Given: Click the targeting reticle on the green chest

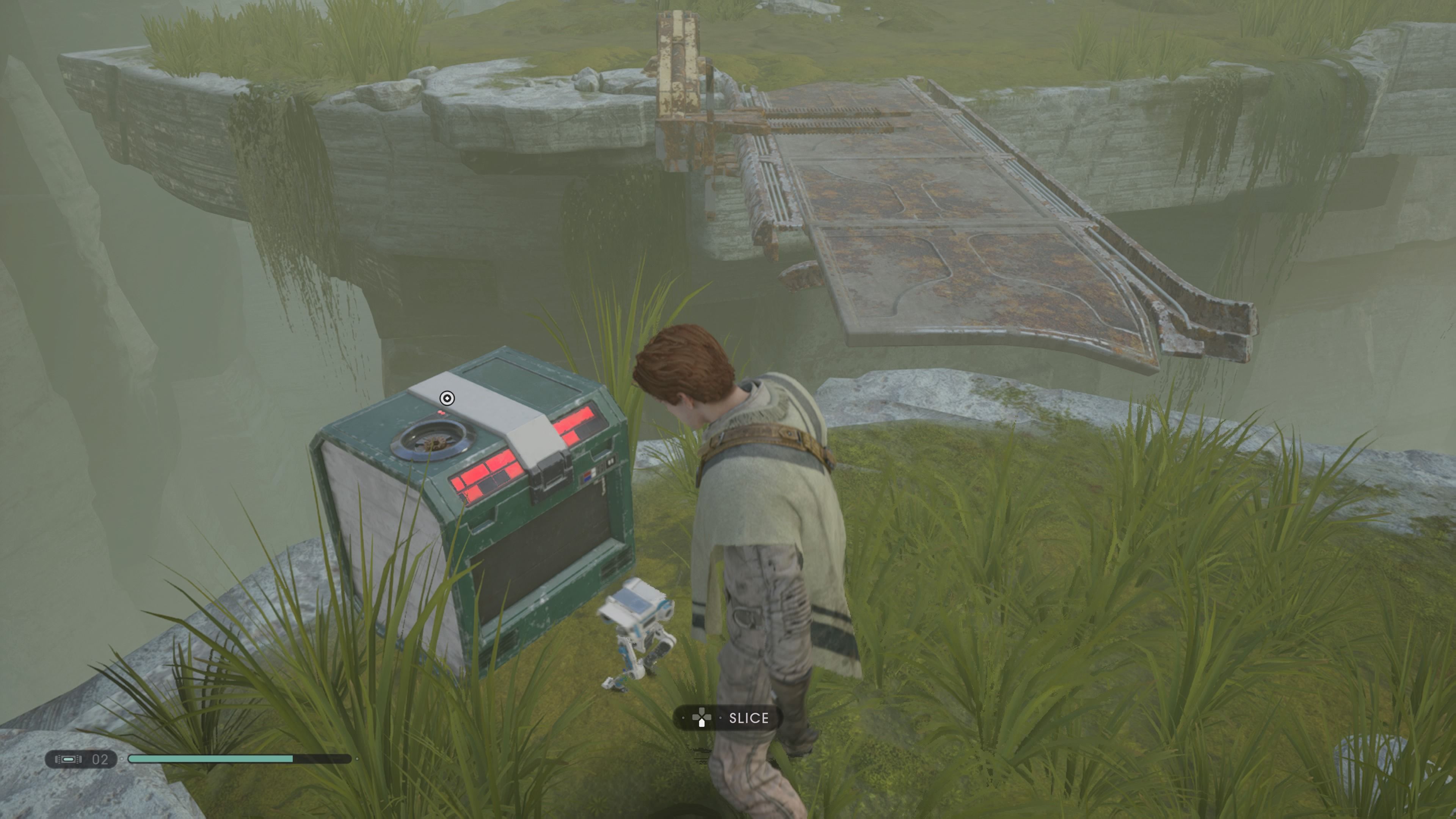Looking at the screenshot, I should tap(447, 399).
